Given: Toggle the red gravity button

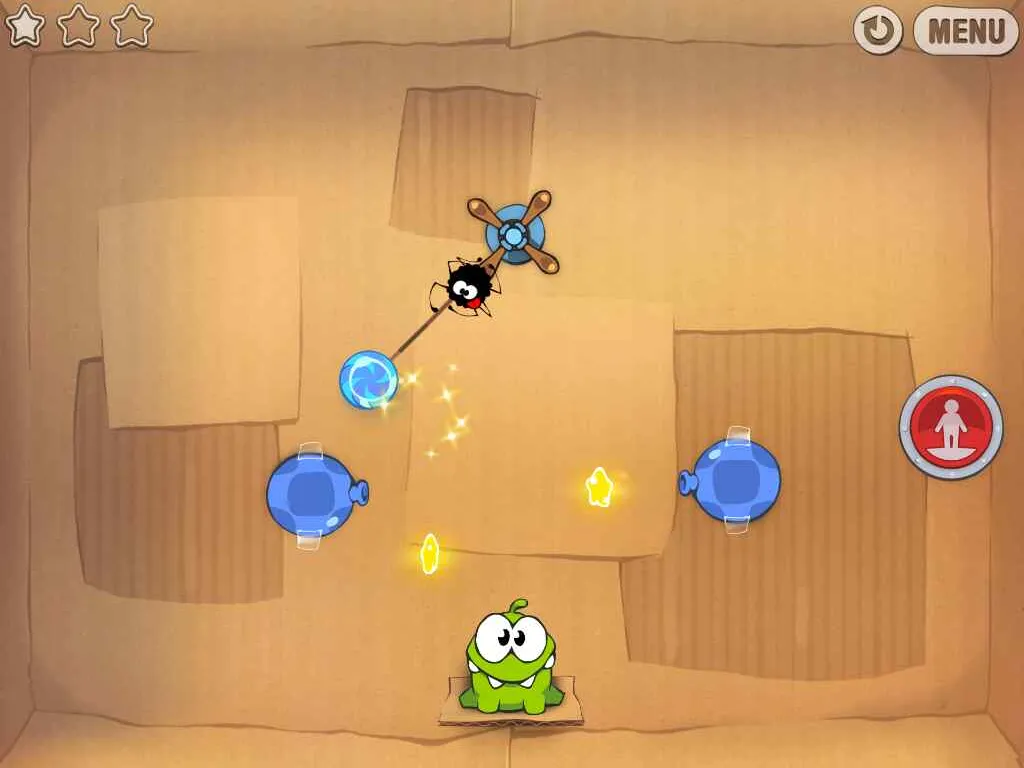Looking at the screenshot, I should pos(950,427).
